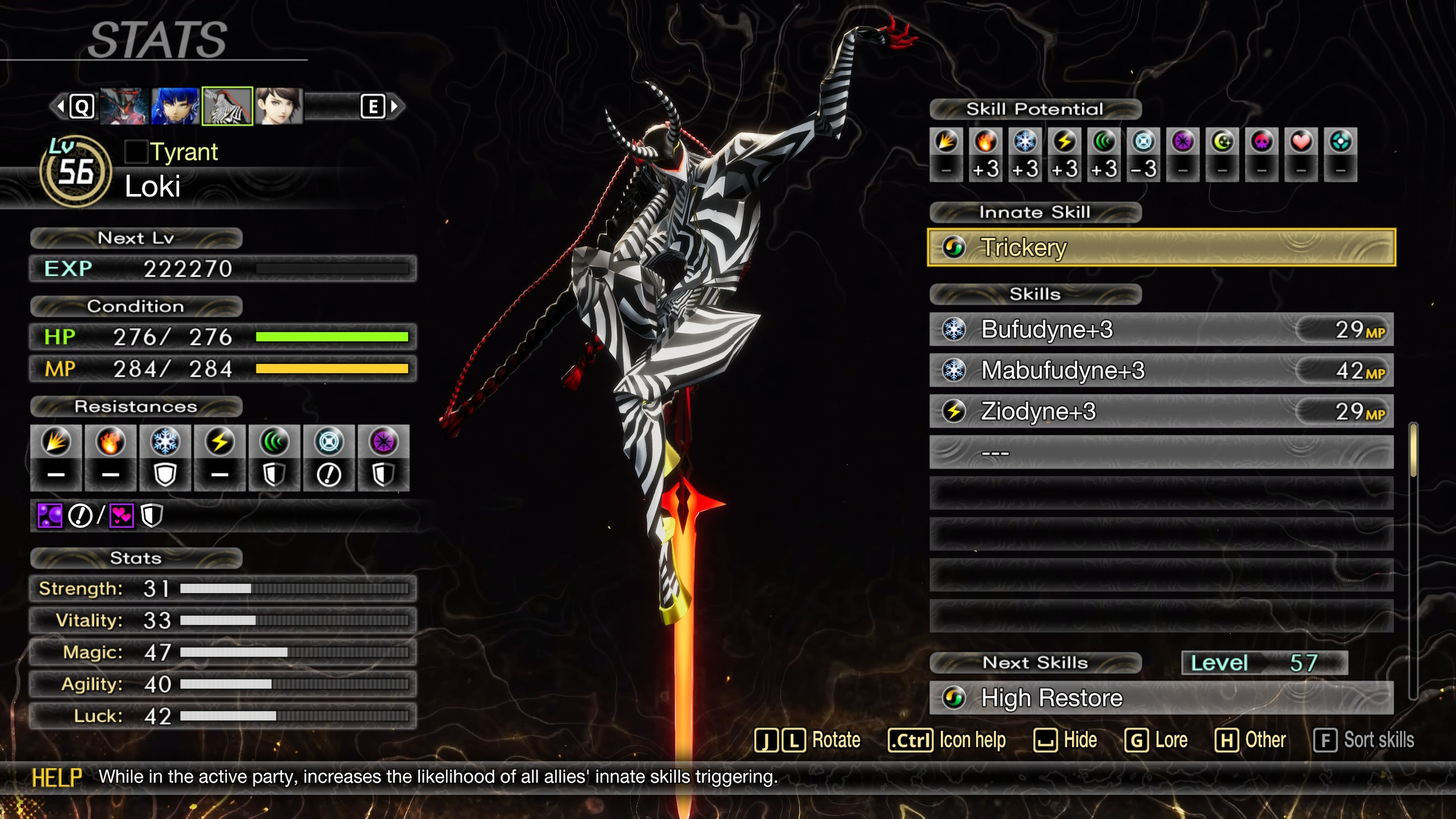The image size is (1456, 819).
Task: Select the High Restore next skill
Action: tap(1161, 698)
